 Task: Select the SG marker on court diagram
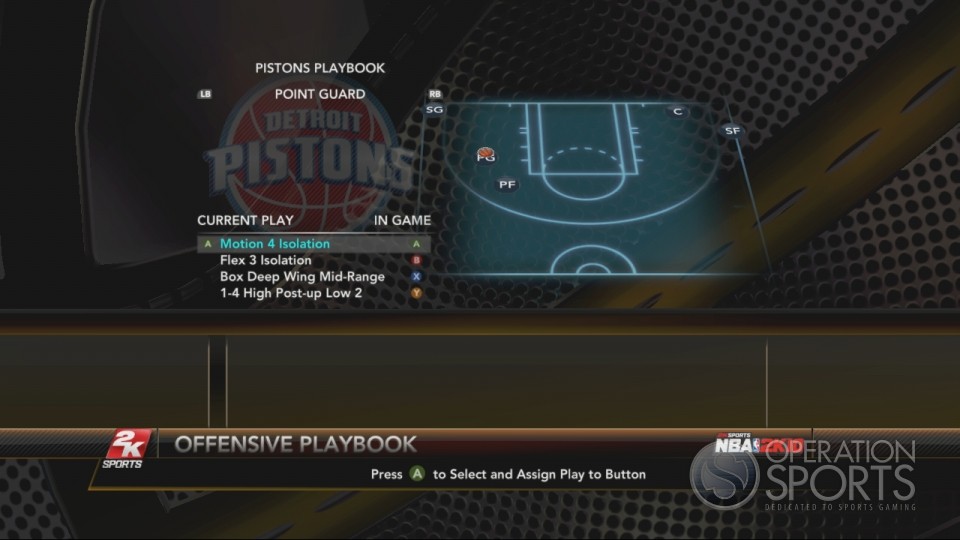434,110
